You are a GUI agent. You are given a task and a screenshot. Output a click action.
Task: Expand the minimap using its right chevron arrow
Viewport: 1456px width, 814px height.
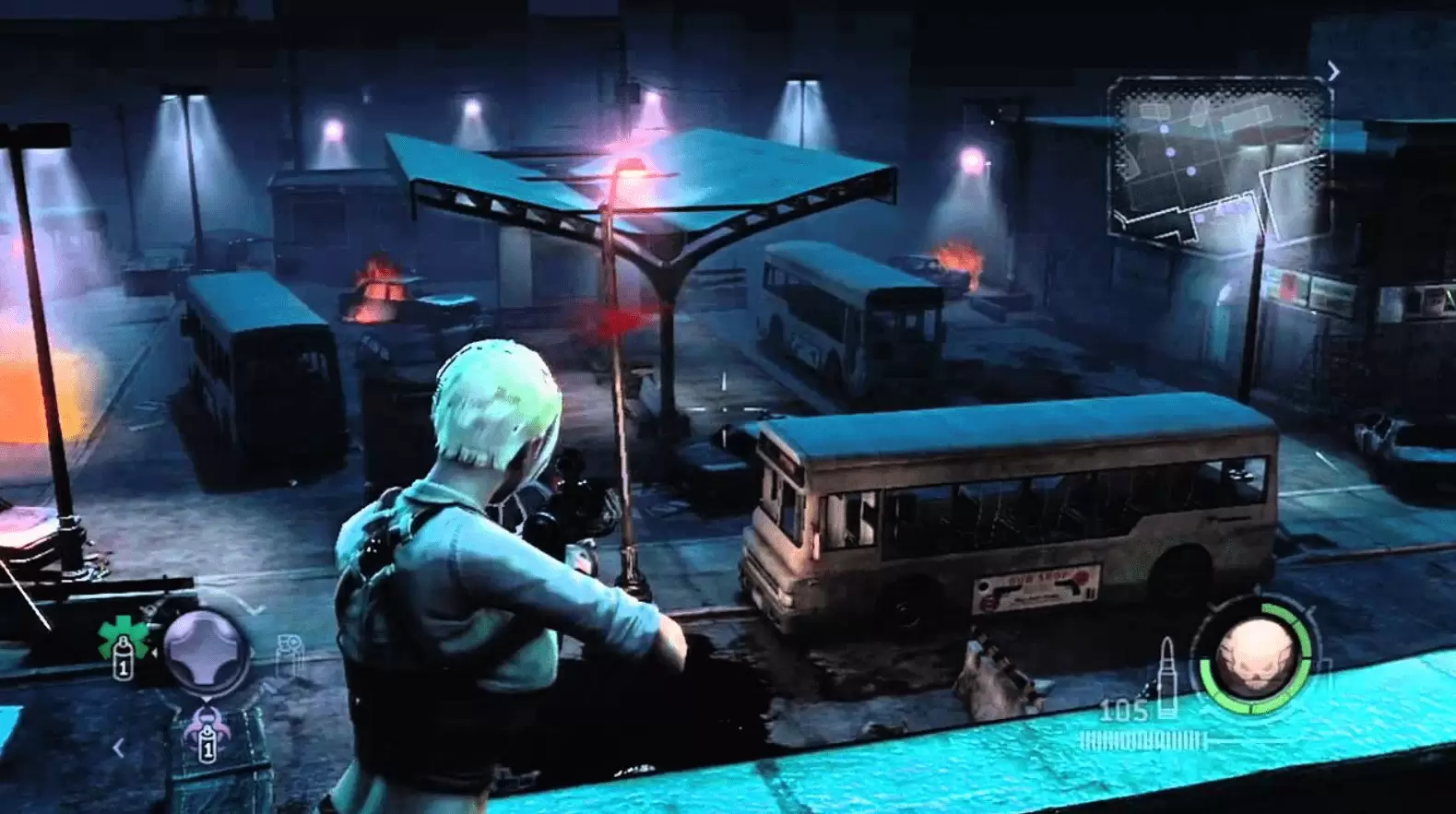[1332, 69]
